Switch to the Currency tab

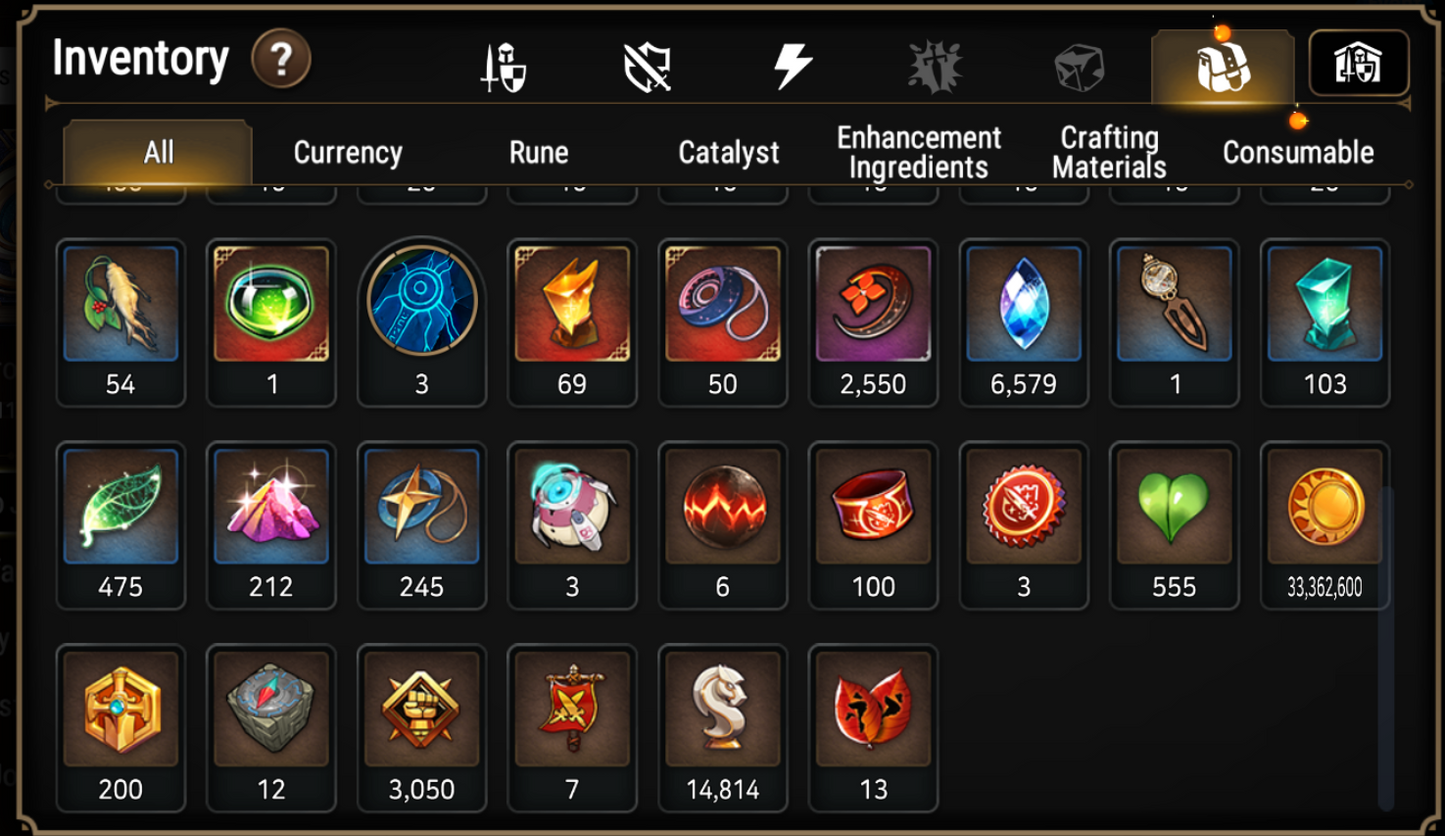coord(345,152)
